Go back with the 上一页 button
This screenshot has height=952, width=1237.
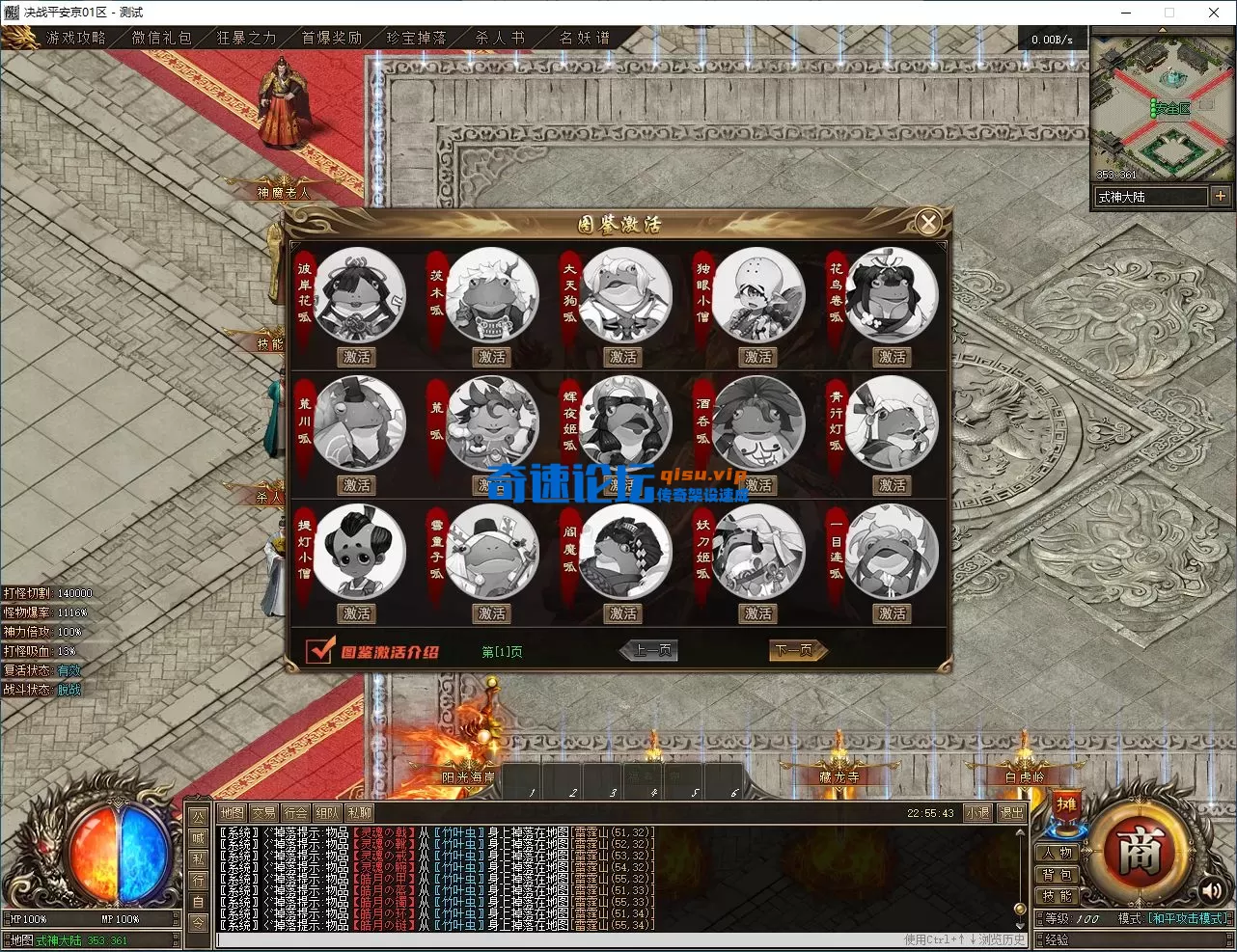pos(651,651)
